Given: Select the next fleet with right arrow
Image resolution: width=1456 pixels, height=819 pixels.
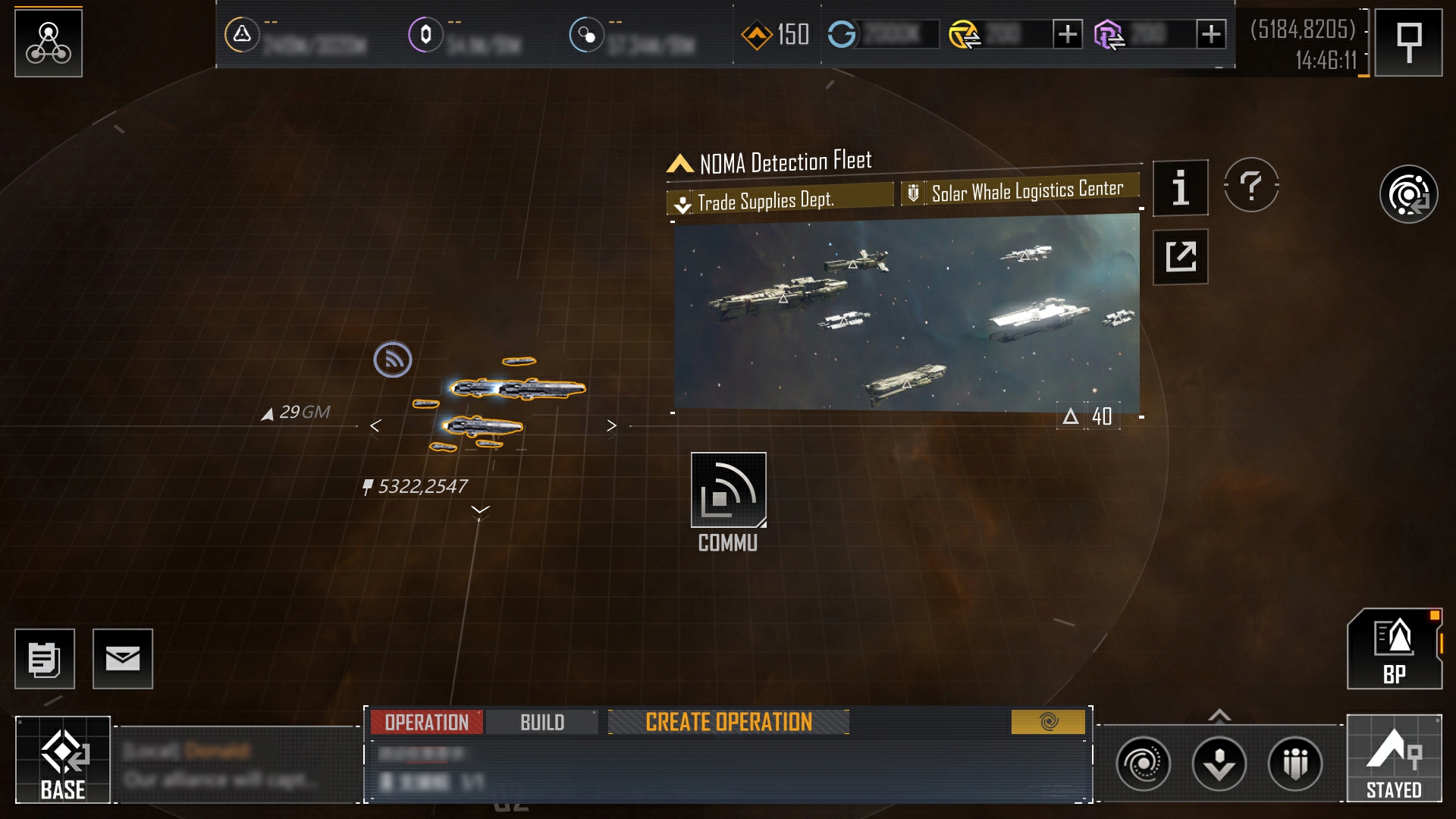Looking at the screenshot, I should click(611, 426).
